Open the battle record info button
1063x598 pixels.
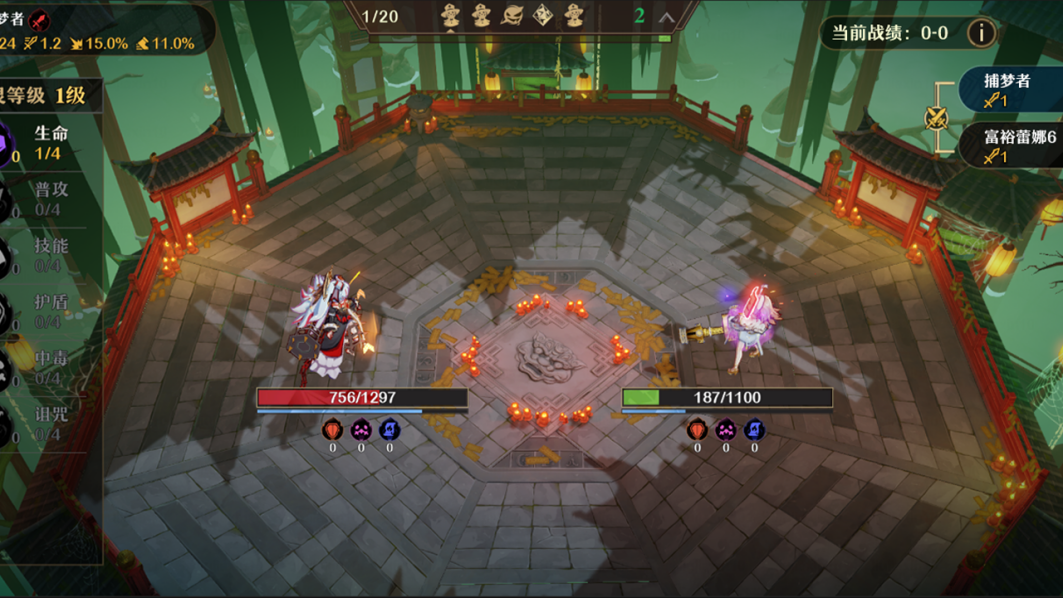tap(981, 33)
